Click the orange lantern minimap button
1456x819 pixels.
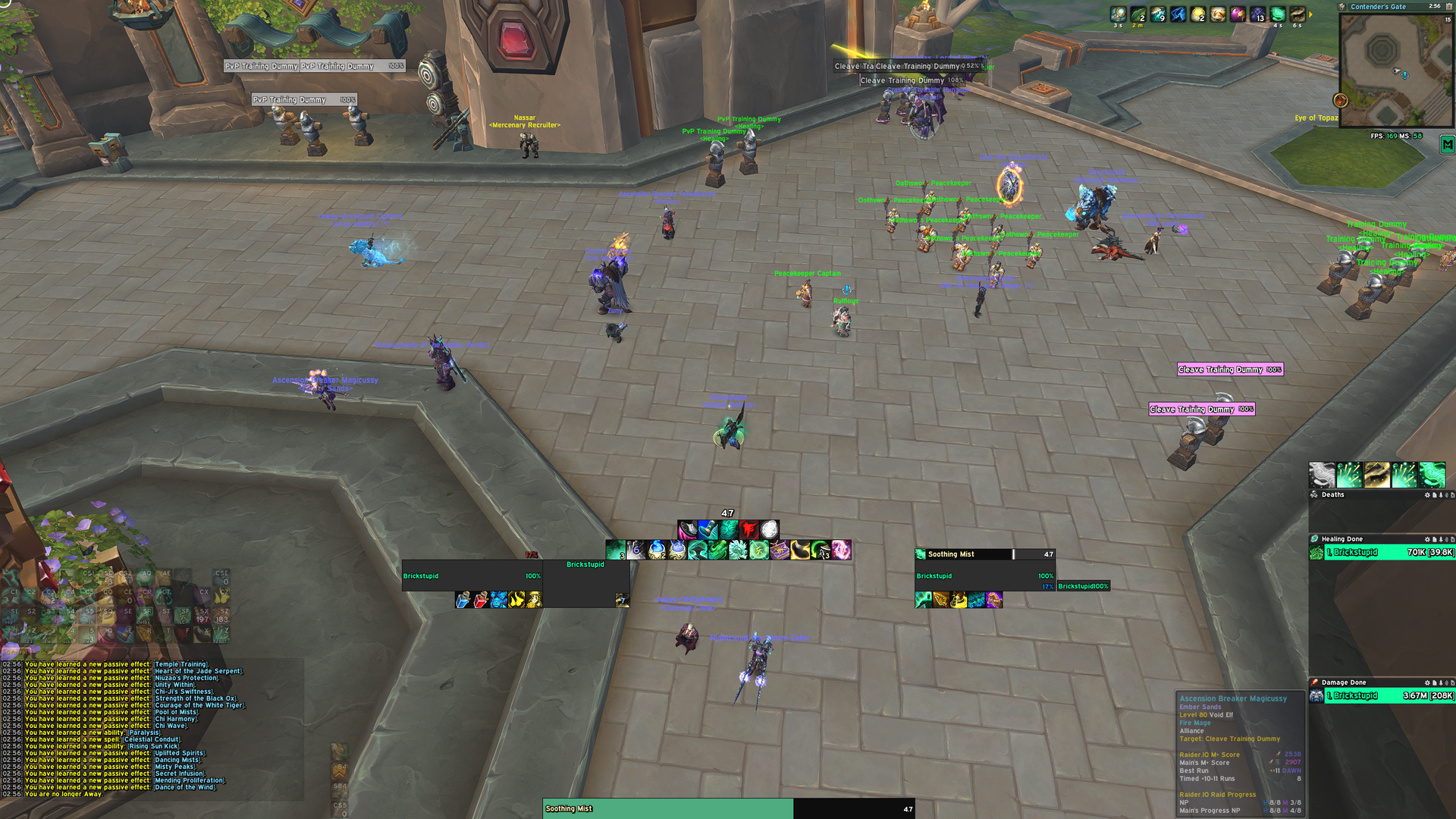(x=1341, y=101)
